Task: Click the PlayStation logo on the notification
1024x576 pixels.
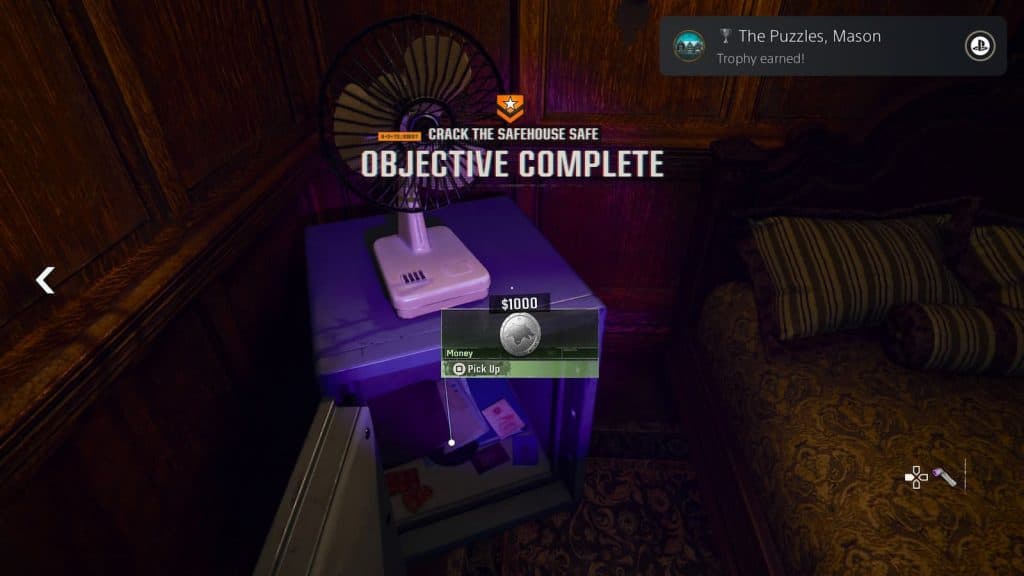Action: tap(979, 46)
